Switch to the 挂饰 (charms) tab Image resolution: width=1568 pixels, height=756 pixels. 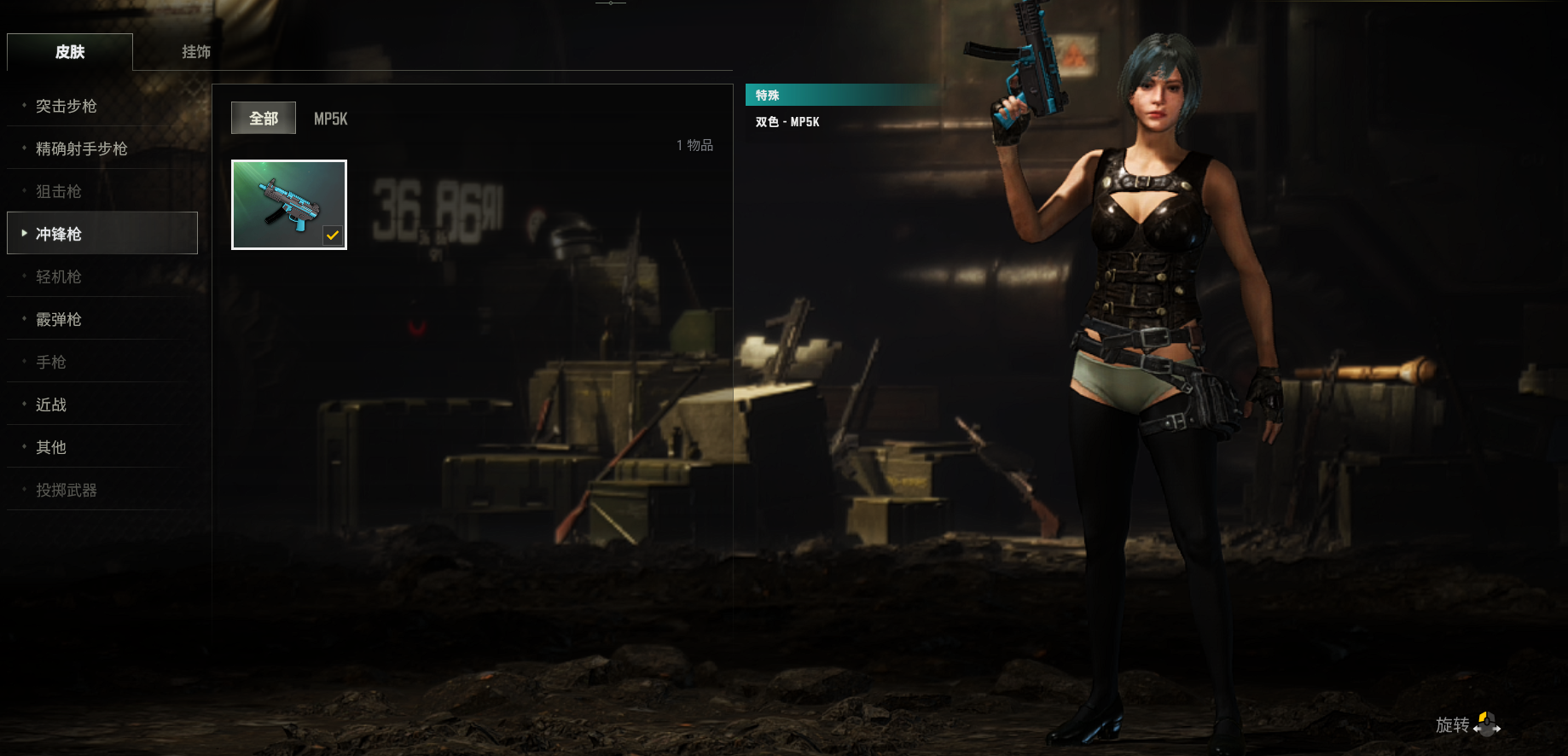tap(194, 52)
